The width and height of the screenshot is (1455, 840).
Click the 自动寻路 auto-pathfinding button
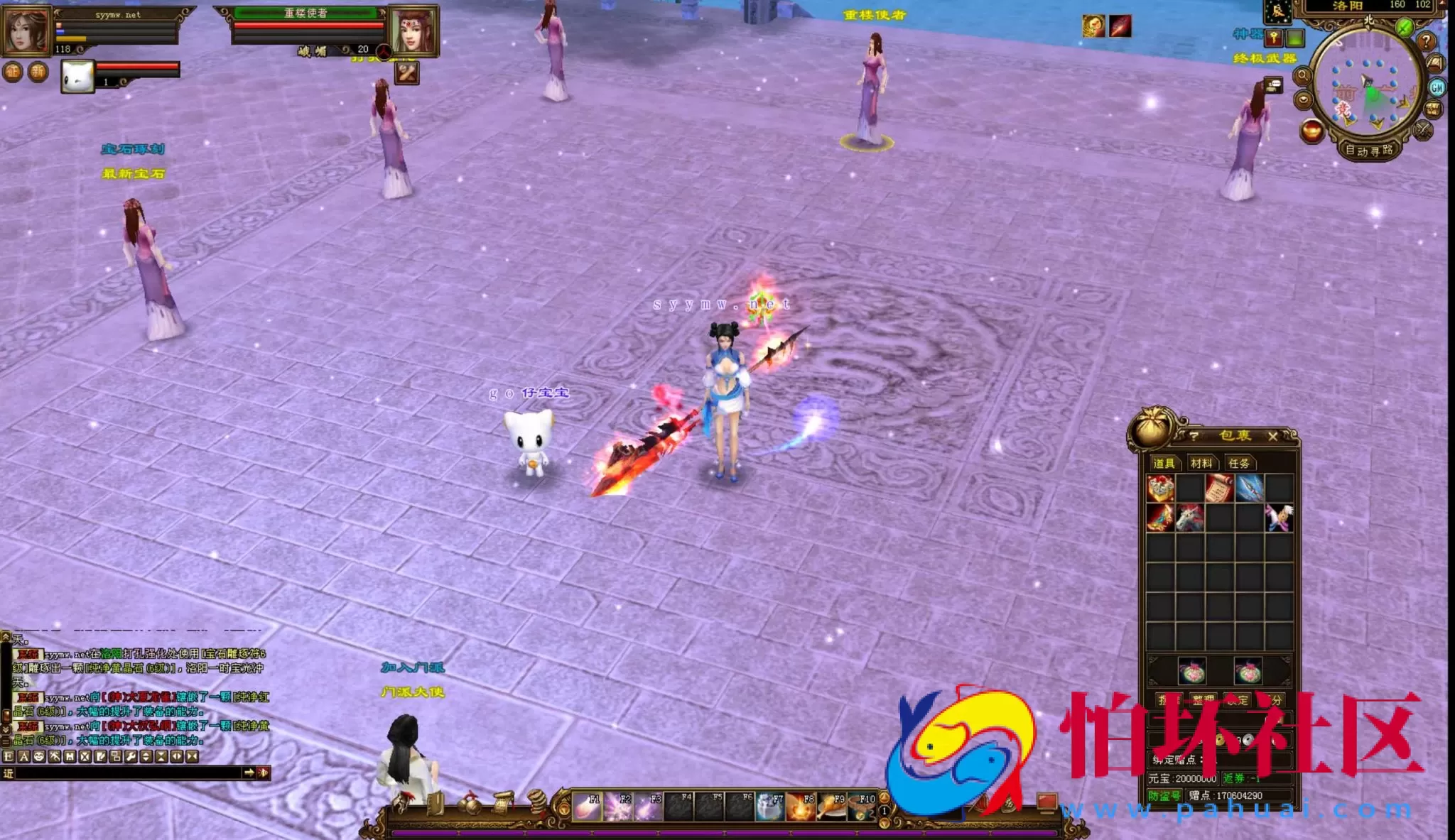(1369, 151)
